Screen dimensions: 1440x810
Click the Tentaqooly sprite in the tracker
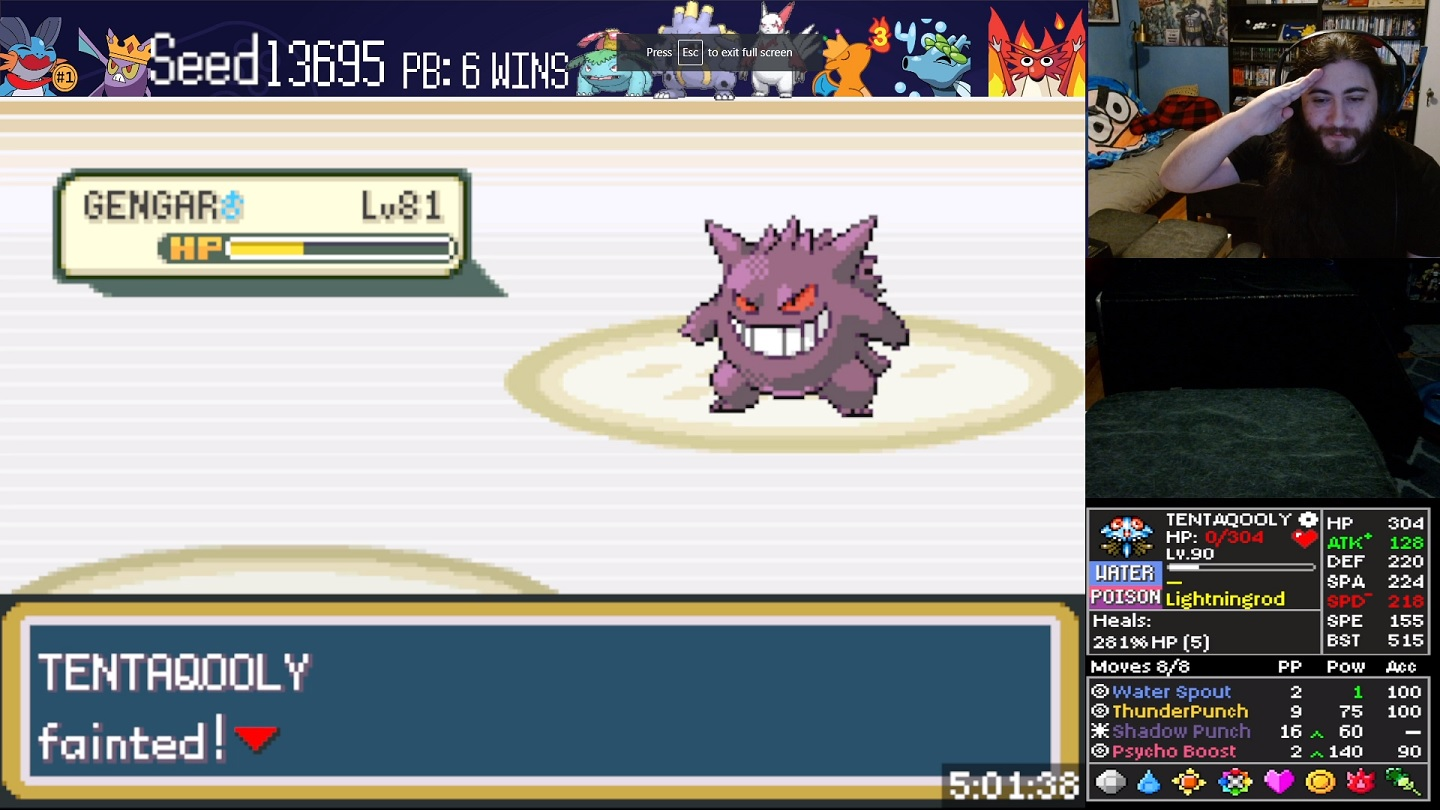click(1126, 536)
